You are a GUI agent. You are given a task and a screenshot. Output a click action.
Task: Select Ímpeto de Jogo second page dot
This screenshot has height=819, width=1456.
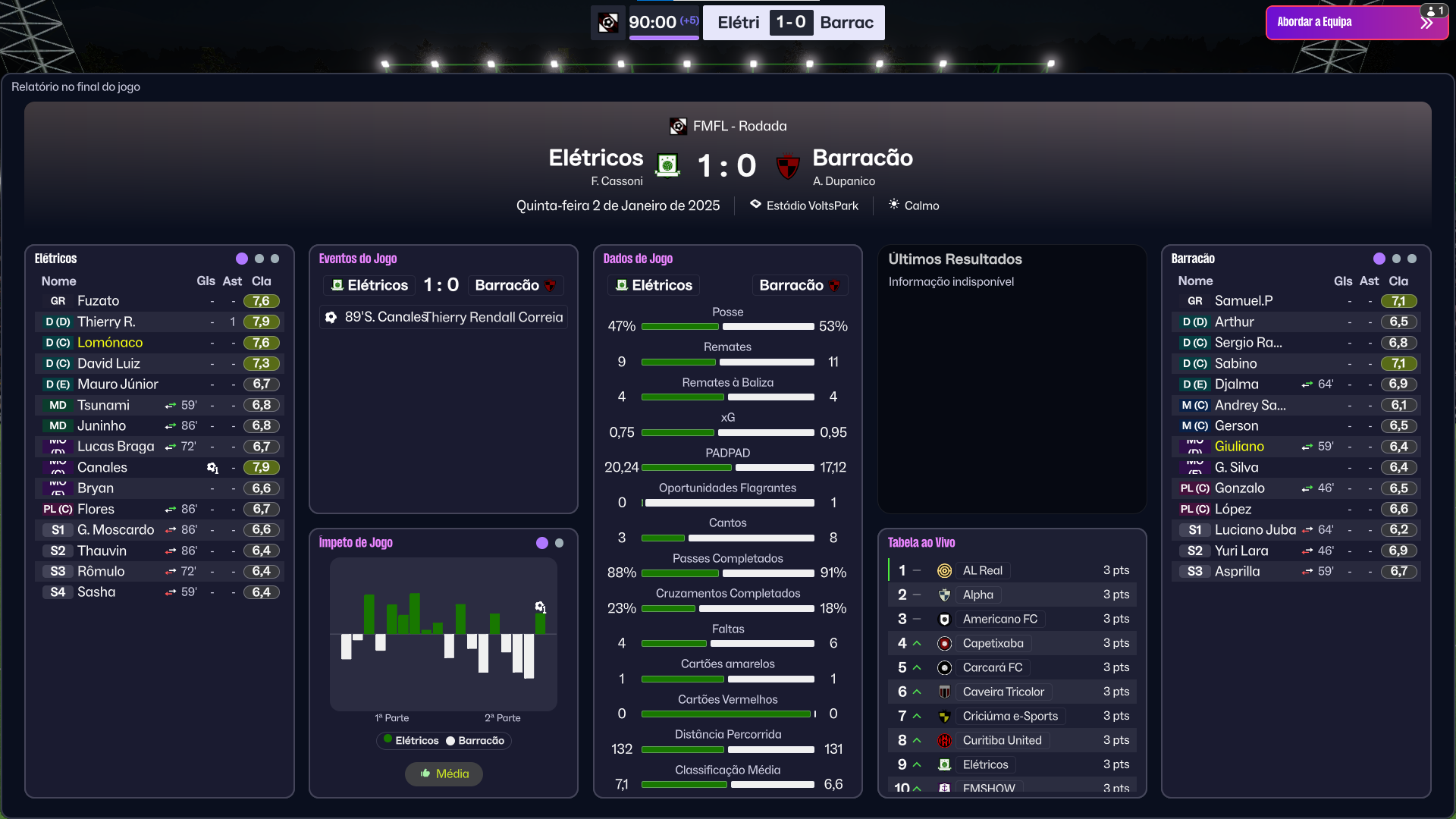tap(560, 543)
